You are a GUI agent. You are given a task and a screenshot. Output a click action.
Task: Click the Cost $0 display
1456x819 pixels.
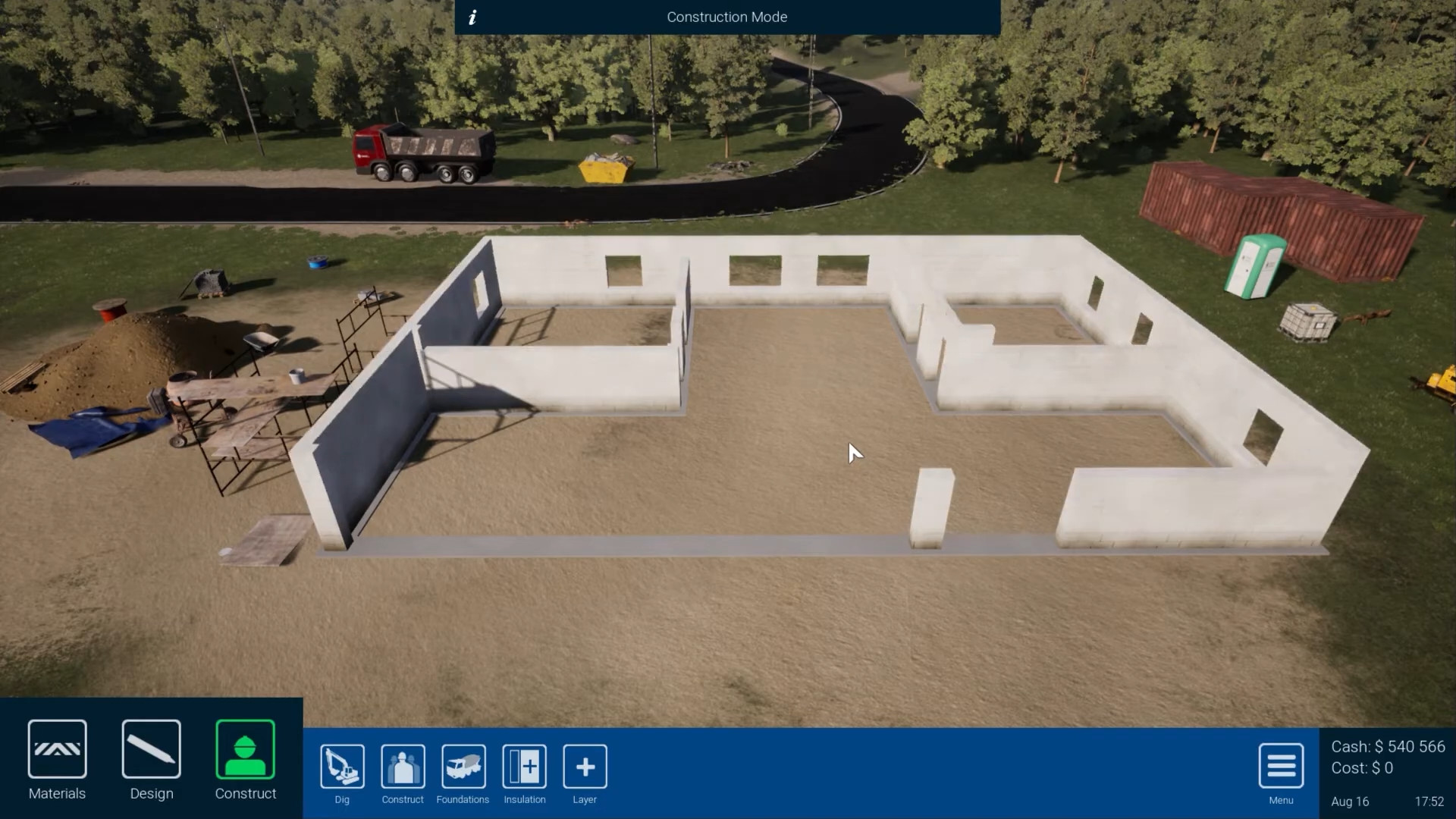point(1361,768)
